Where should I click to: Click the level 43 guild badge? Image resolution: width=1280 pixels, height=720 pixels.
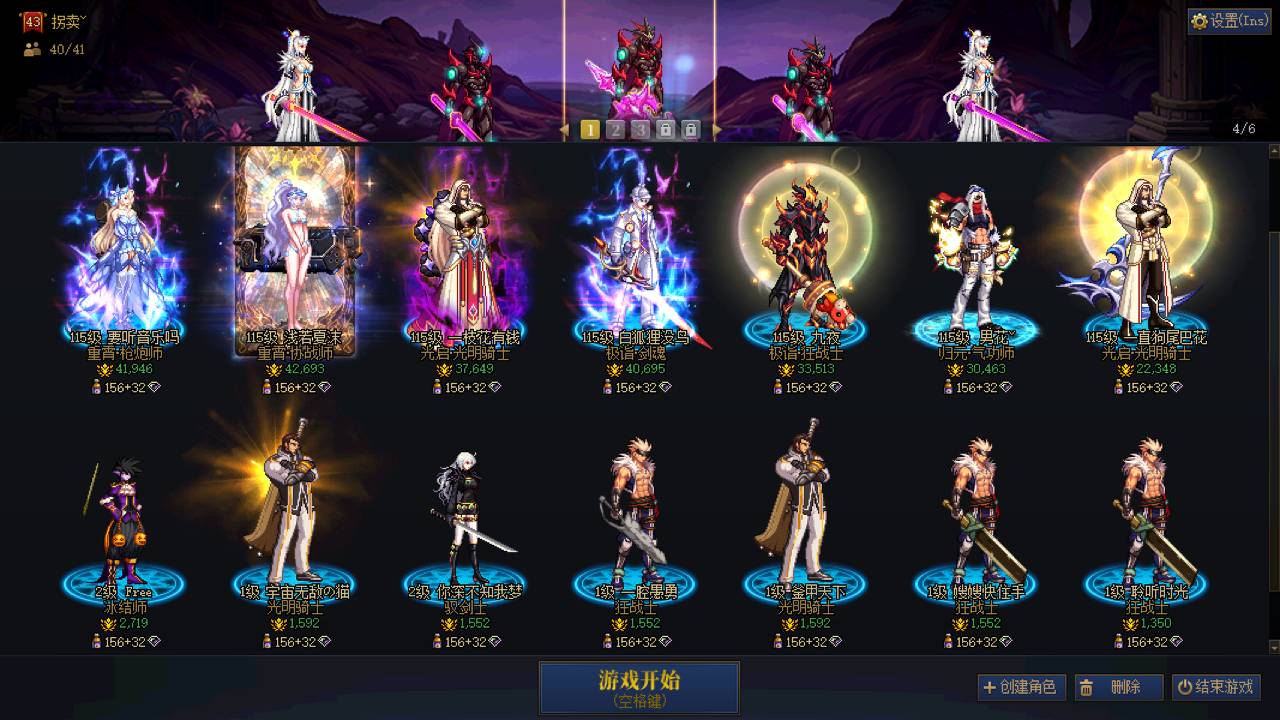[x=33, y=20]
